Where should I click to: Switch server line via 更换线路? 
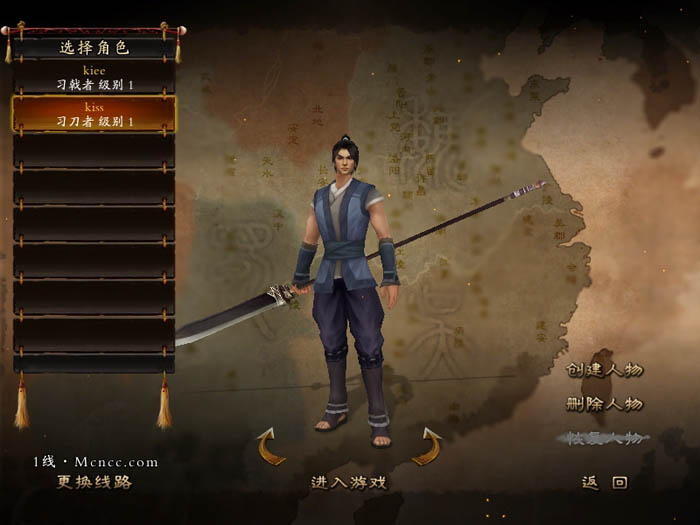94,481
